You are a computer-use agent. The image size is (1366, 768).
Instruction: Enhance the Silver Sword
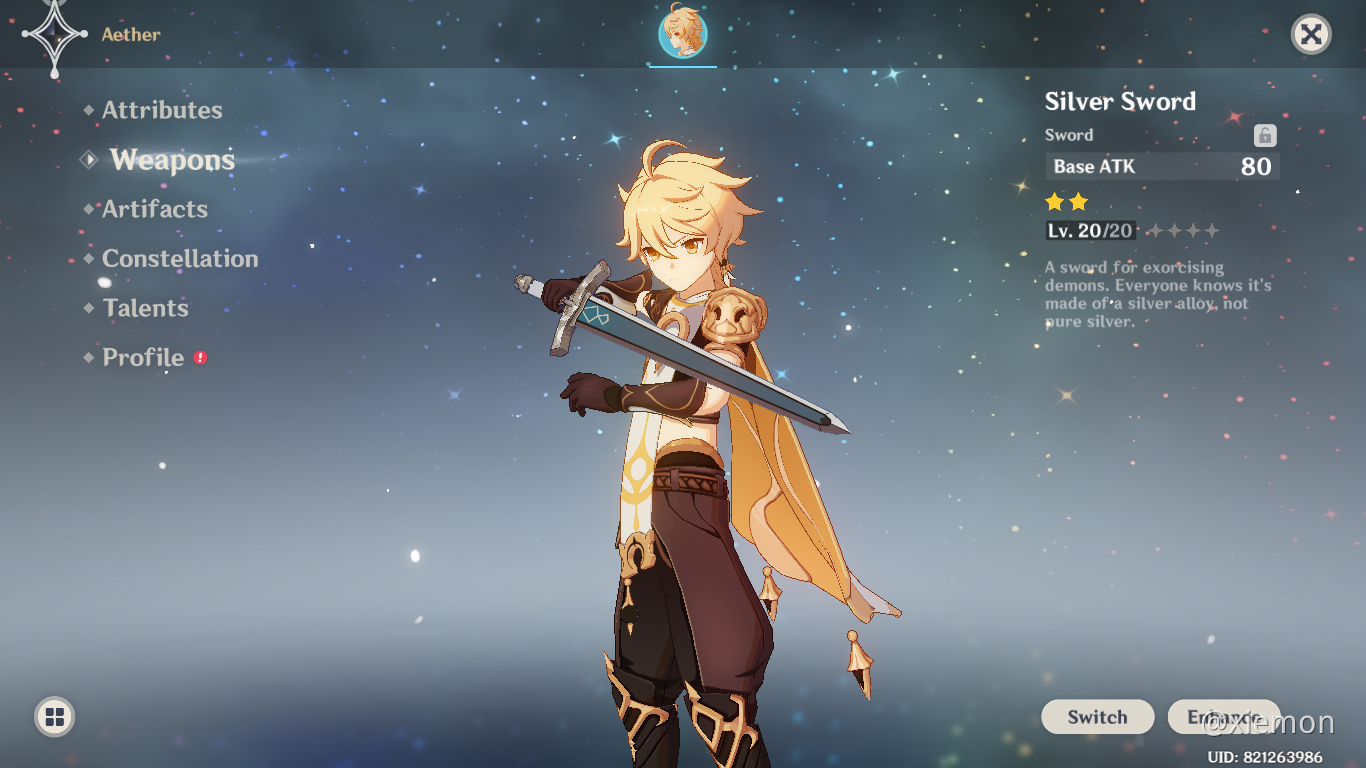click(x=1223, y=717)
